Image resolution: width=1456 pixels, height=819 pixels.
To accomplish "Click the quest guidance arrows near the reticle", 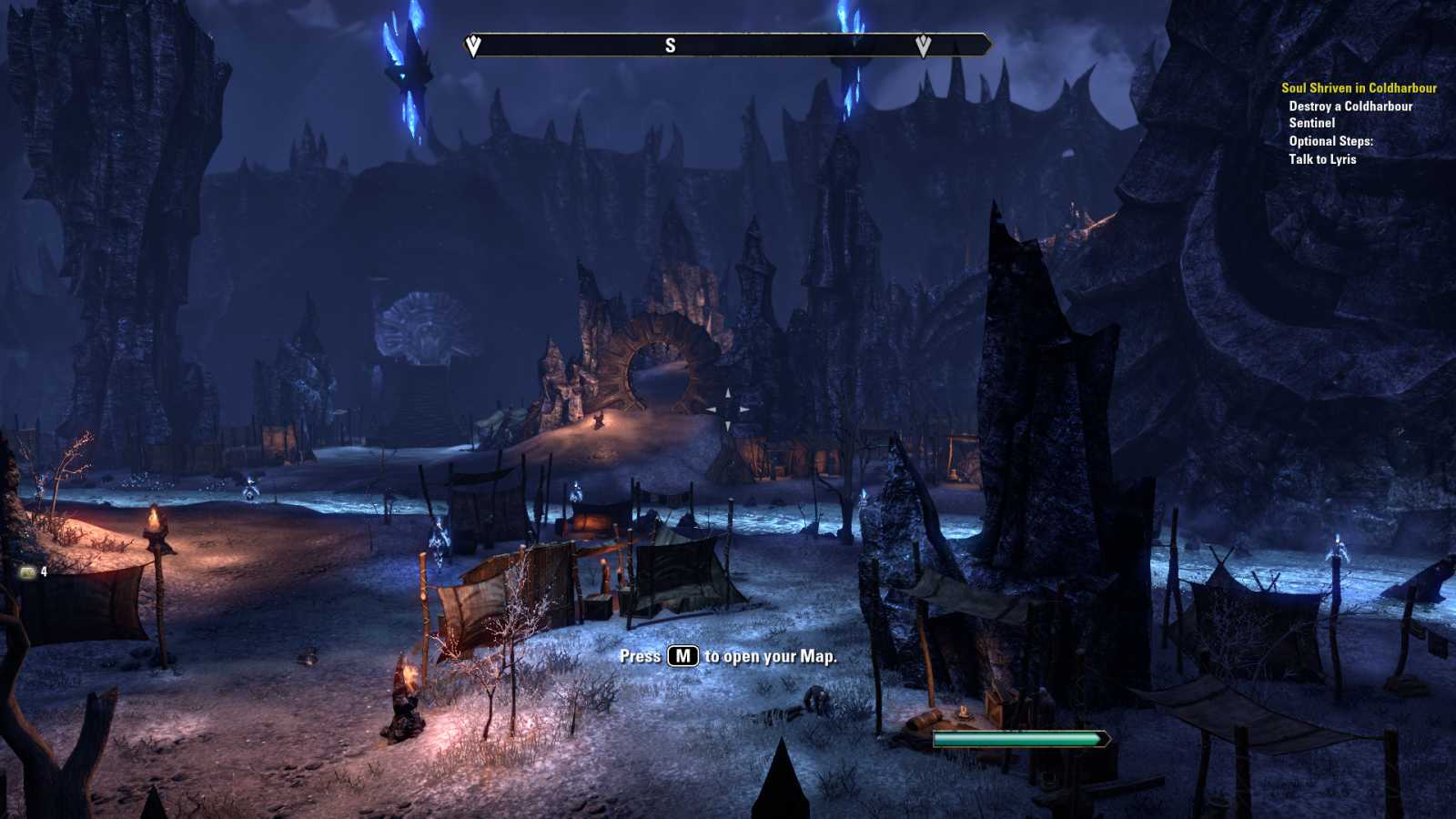I will point(728,409).
